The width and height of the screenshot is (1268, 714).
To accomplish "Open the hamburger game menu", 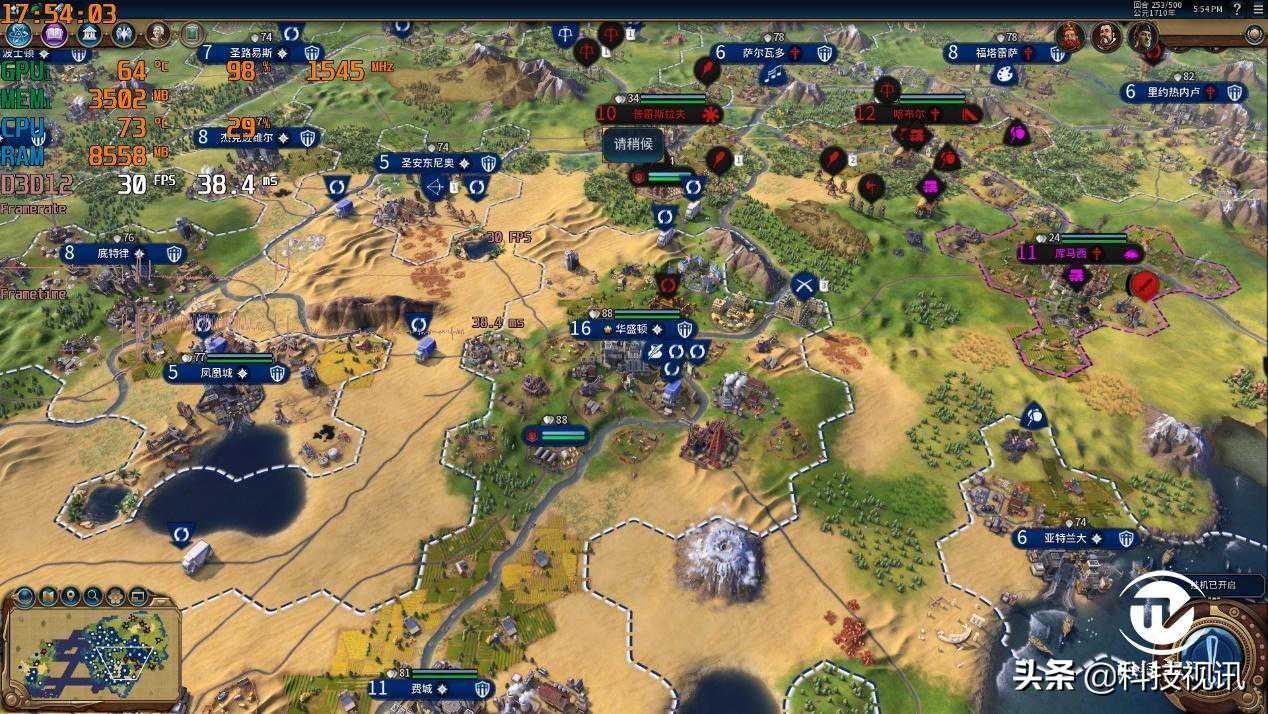I will 1258,8.
